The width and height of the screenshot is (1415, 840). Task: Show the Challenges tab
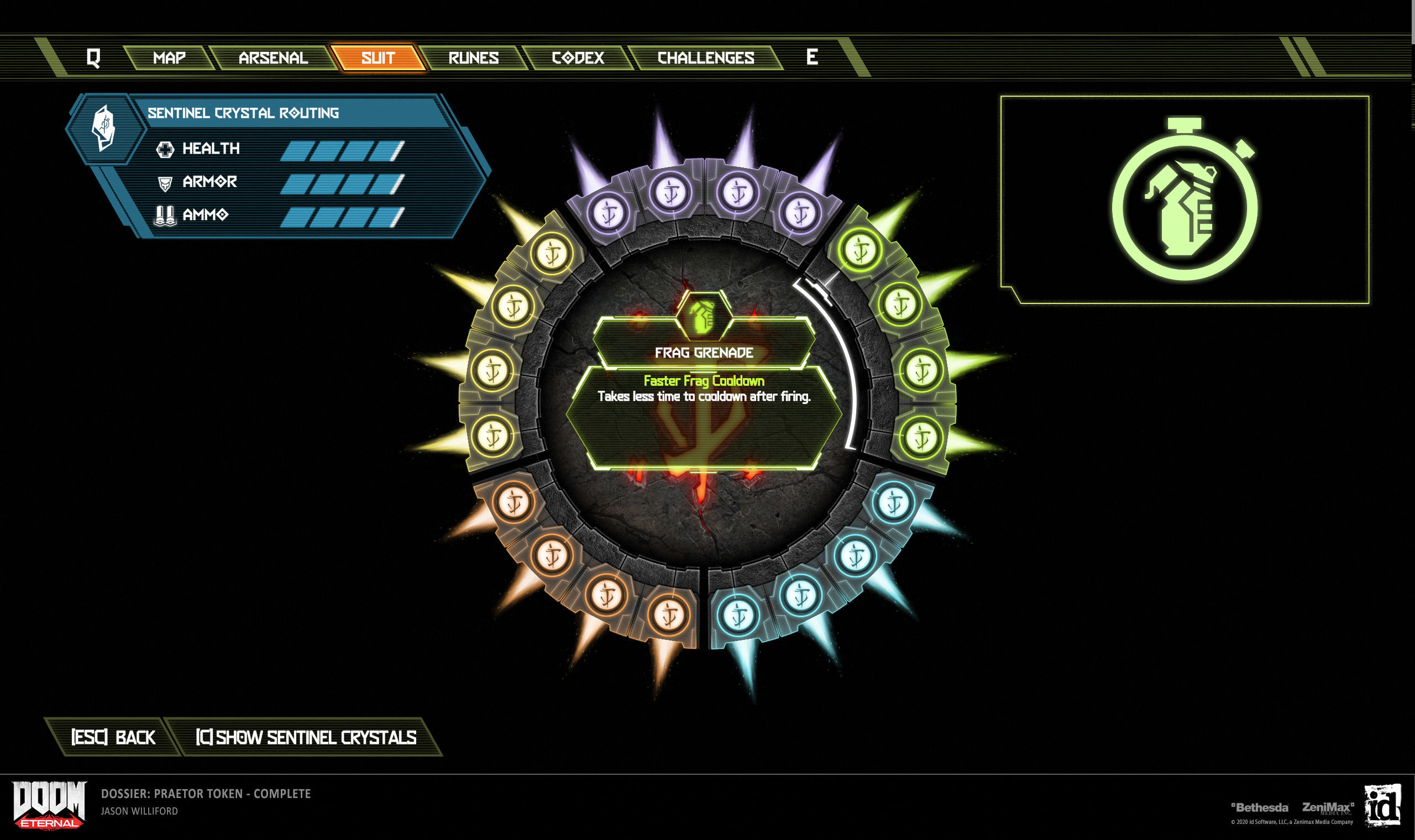(705, 57)
